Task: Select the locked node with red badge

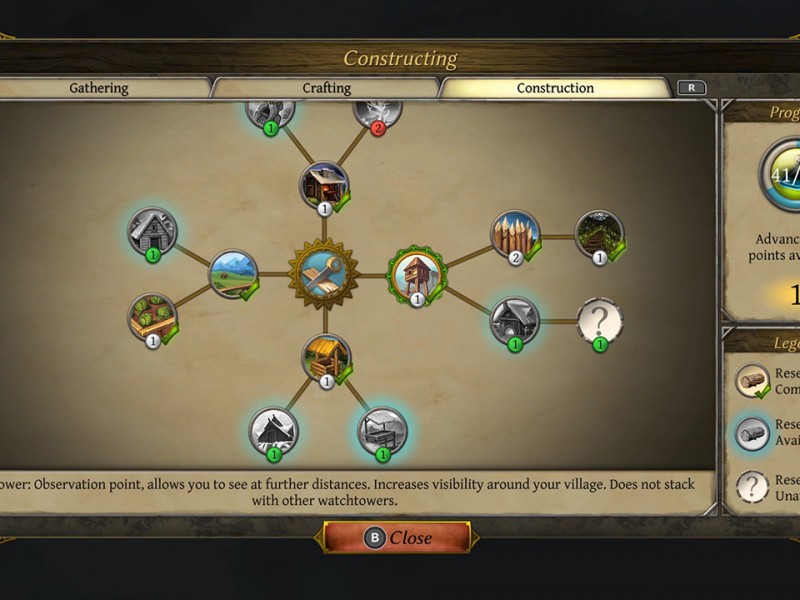Action: tap(378, 108)
